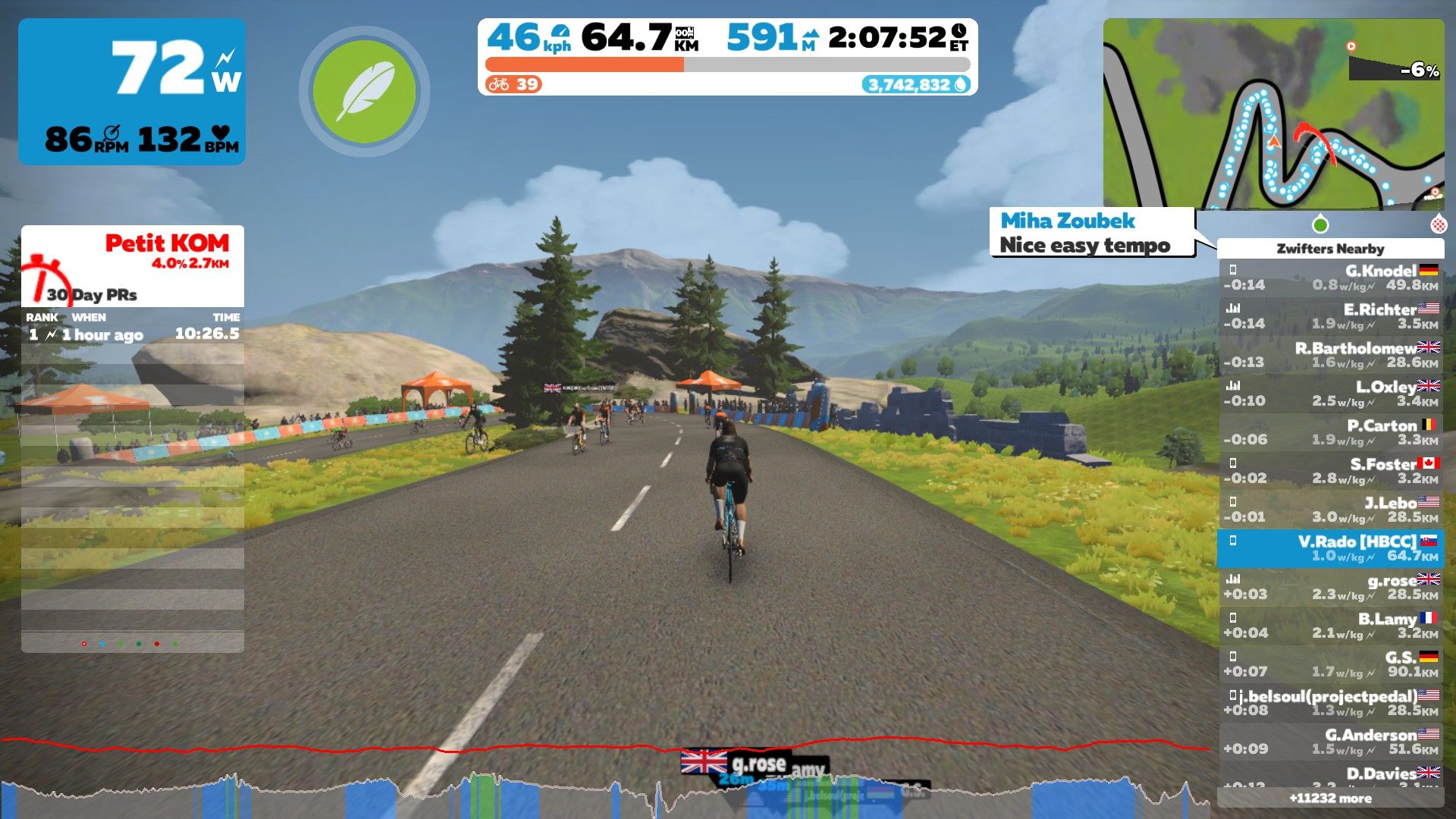The height and width of the screenshot is (819, 1456).
Task: Open the minimap route view
Action: point(1272,114)
